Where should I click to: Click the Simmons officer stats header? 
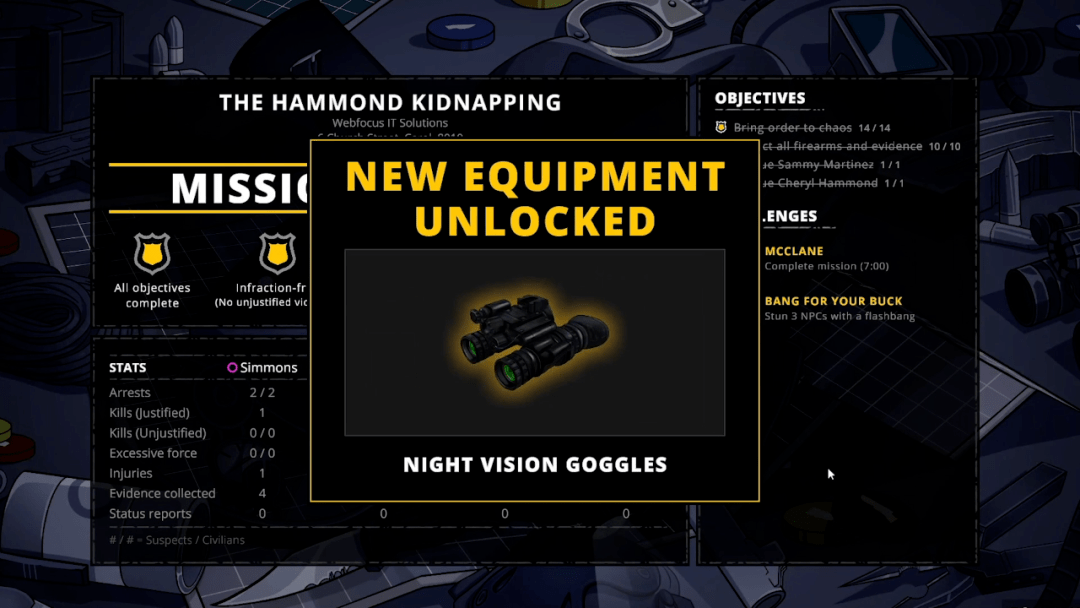262,368
